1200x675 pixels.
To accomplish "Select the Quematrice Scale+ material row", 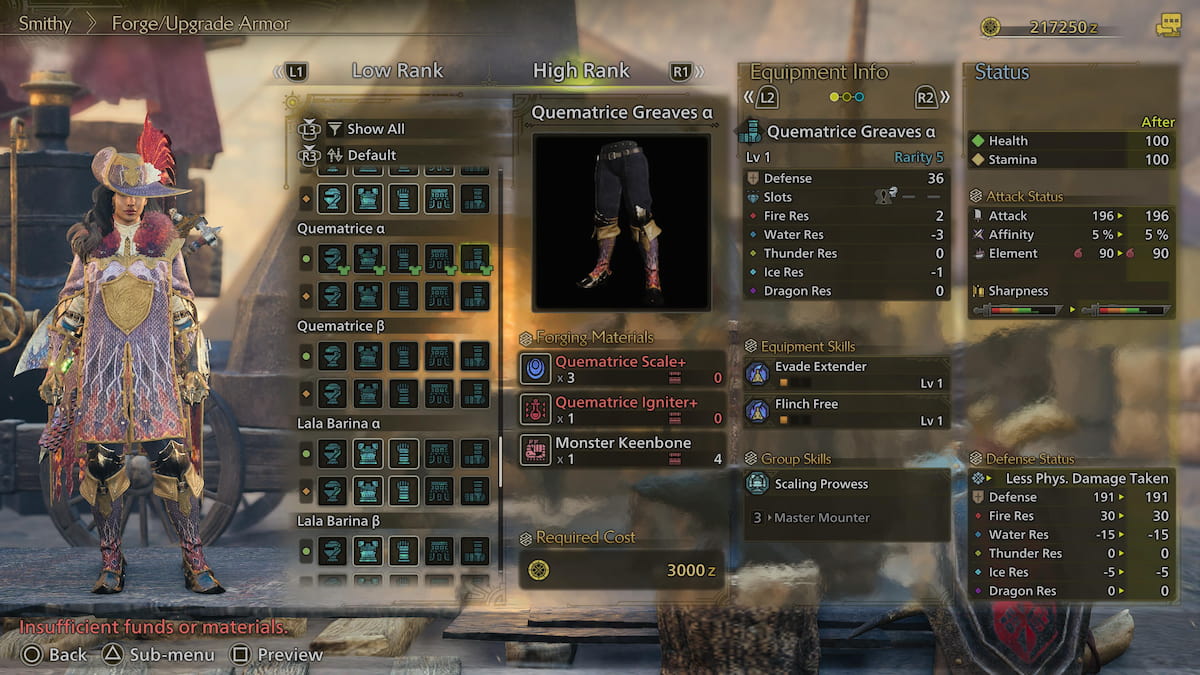I will (x=622, y=369).
